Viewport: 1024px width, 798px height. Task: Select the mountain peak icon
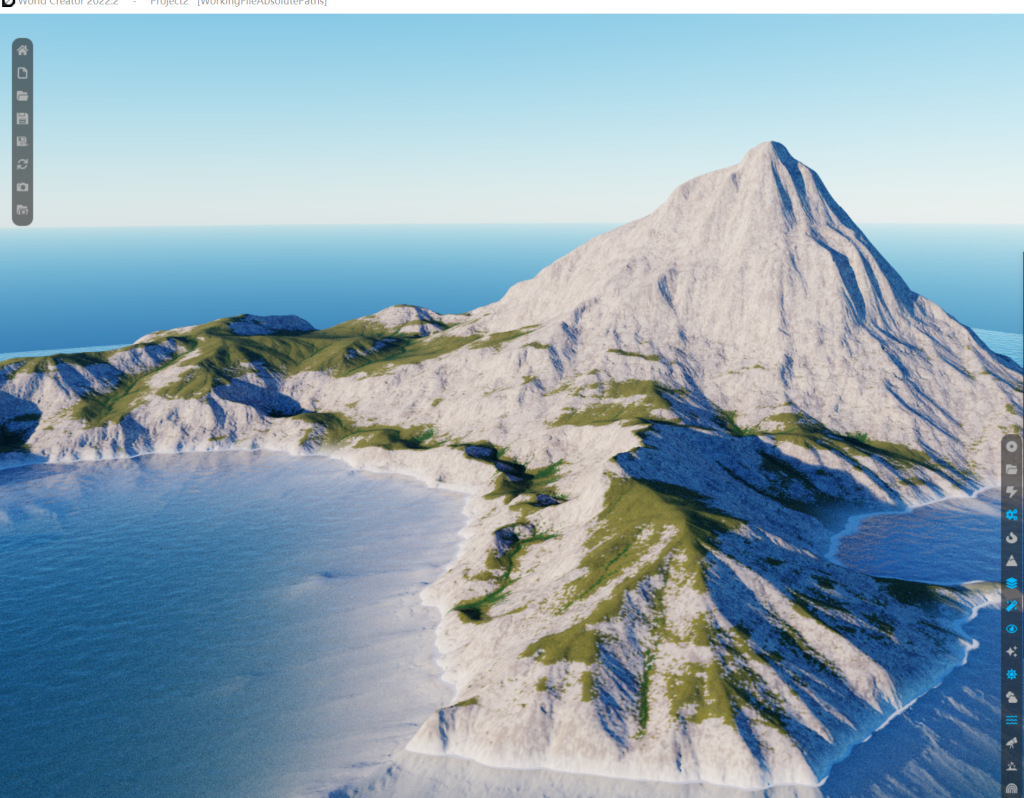point(1012,561)
